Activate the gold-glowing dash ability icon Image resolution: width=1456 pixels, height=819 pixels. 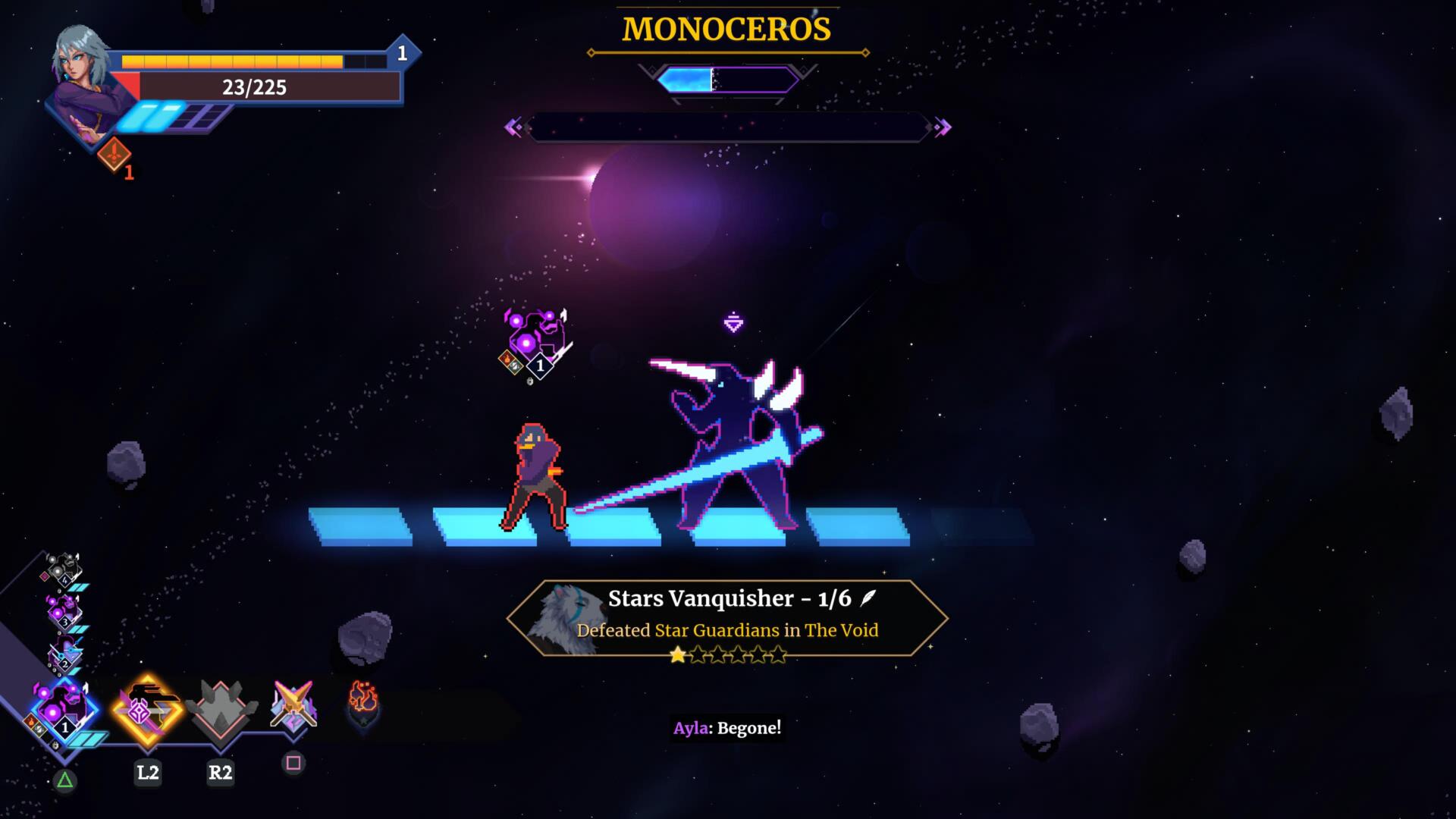pyautogui.click(x=148, y=709)
